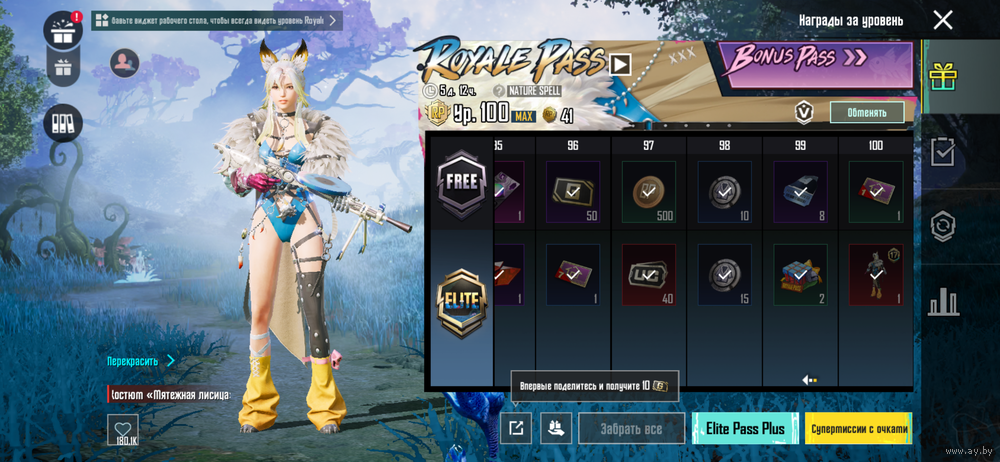1000x462 pixels.
Task: Switch to the missions checklist side tab
Action: click(x=942, y=151)
